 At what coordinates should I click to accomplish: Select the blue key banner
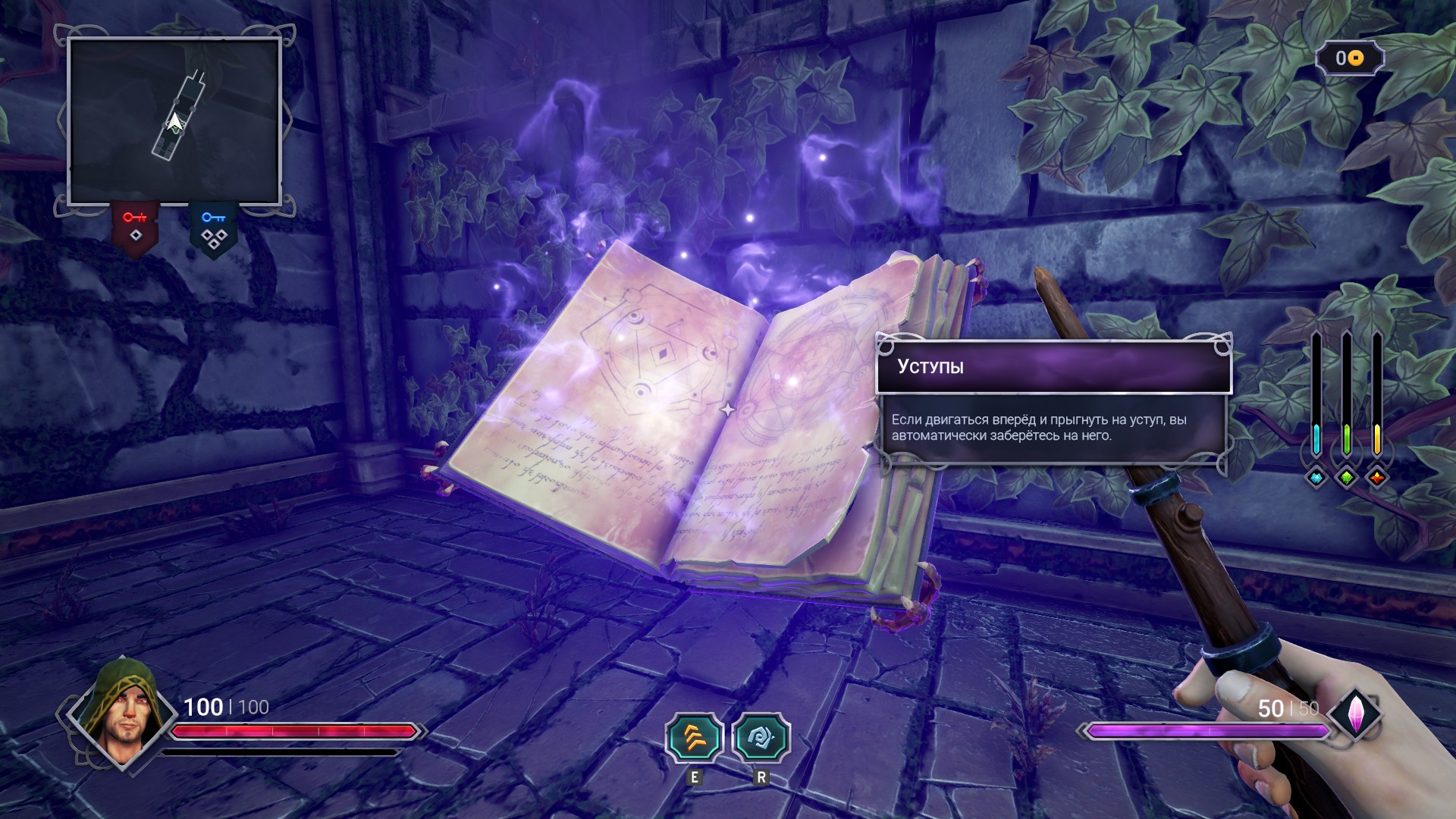click(x=213, y=229)
